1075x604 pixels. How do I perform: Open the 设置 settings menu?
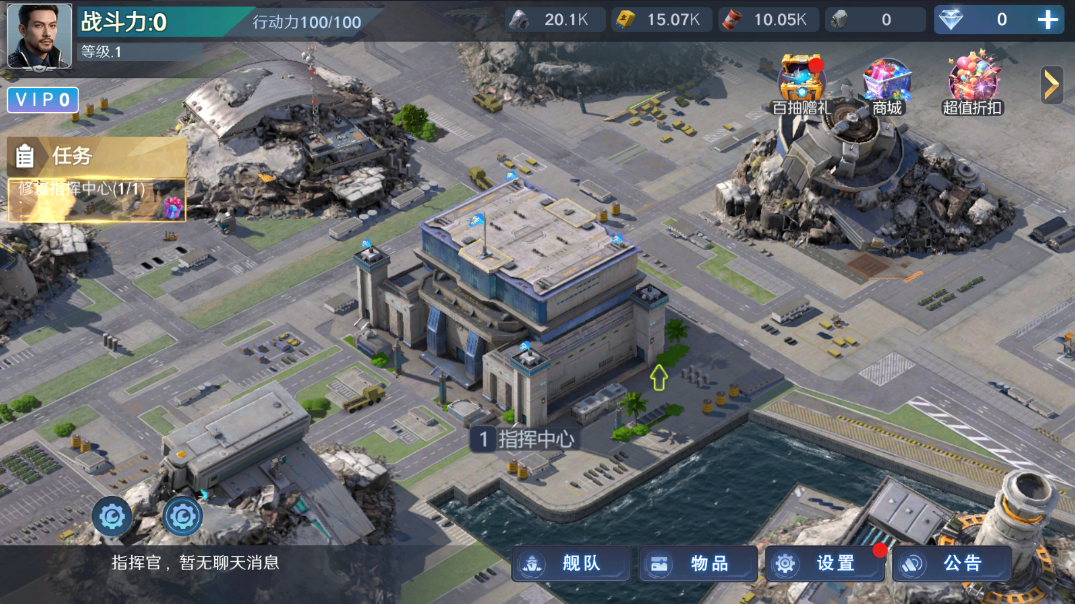click(825, 564)
